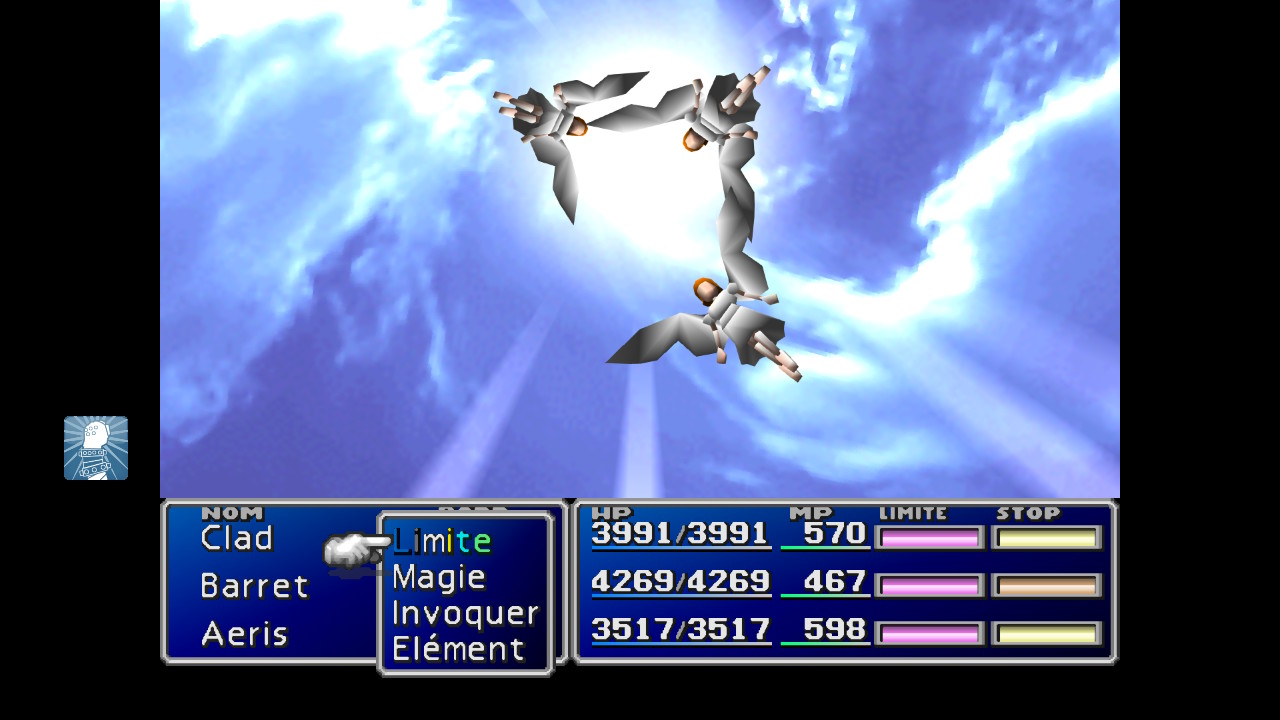Select the Elément item command
The width and height of the screenshot is (1280, 720).
pos(458,649)
